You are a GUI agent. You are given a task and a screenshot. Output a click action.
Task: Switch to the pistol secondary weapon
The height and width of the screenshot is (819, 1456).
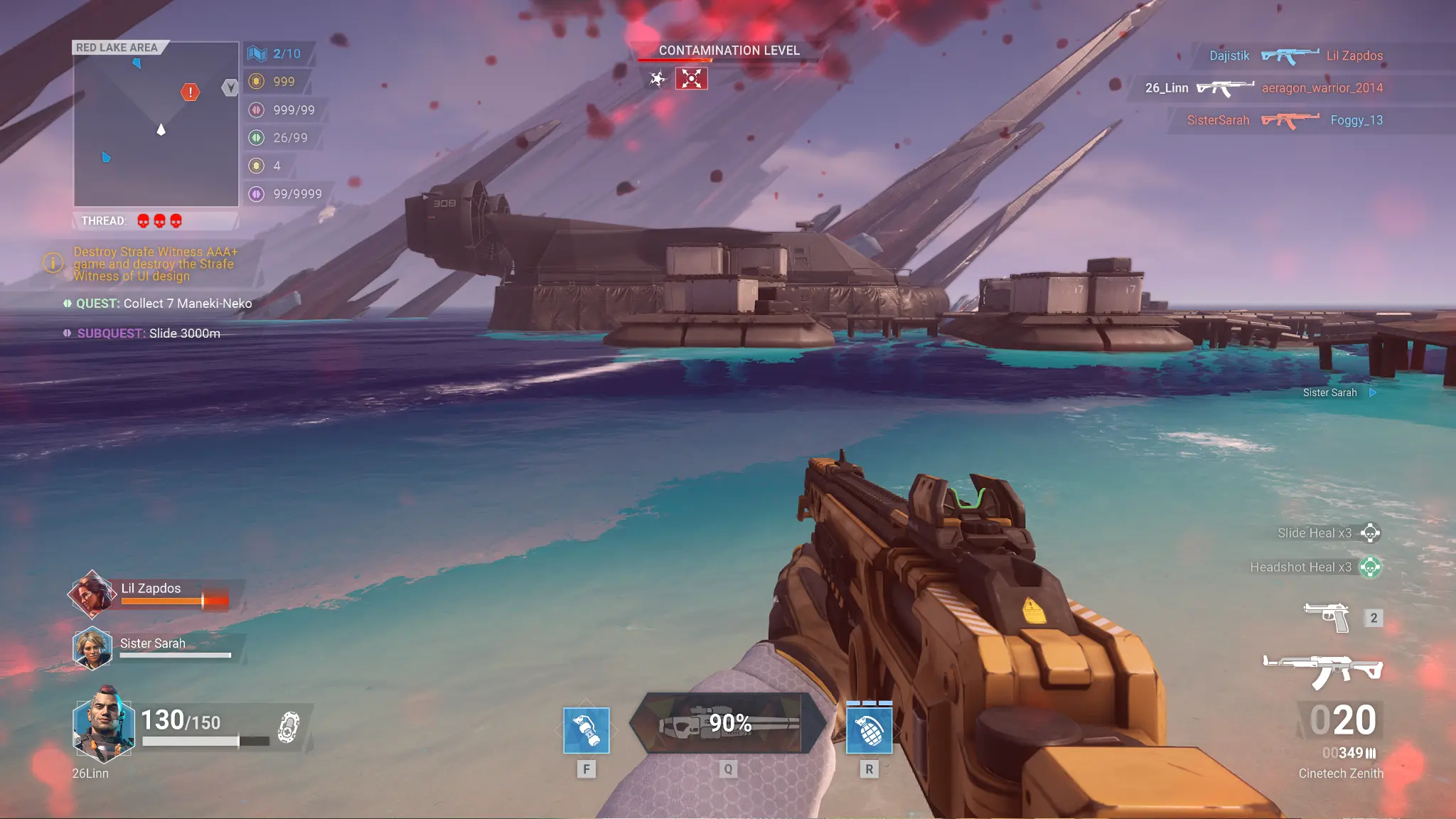pyautogui.click(x=1327, y=617)
